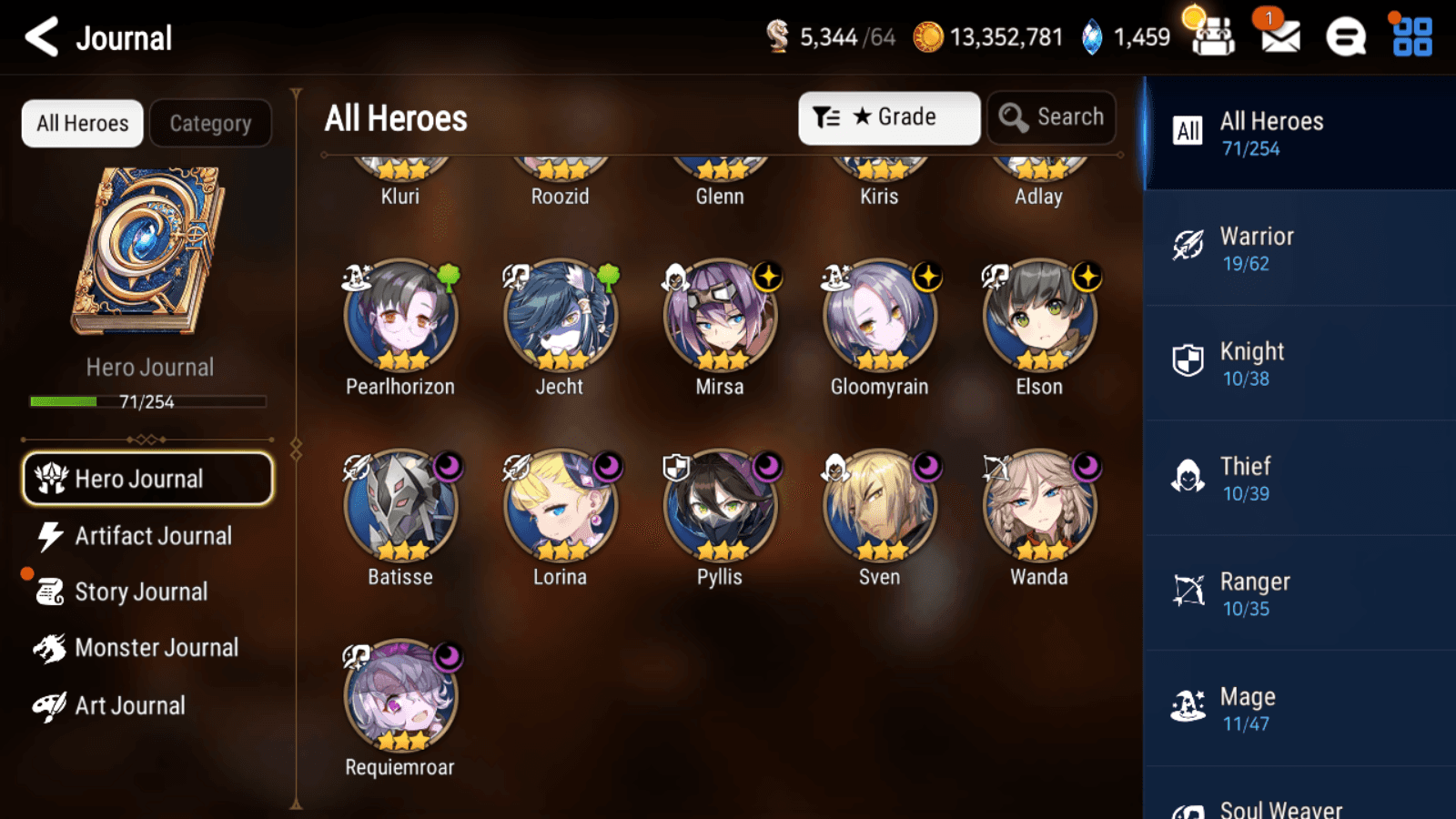Open the Artifact Journal
This screenshot has height=819, width=1456.
[x=152, y=536]
